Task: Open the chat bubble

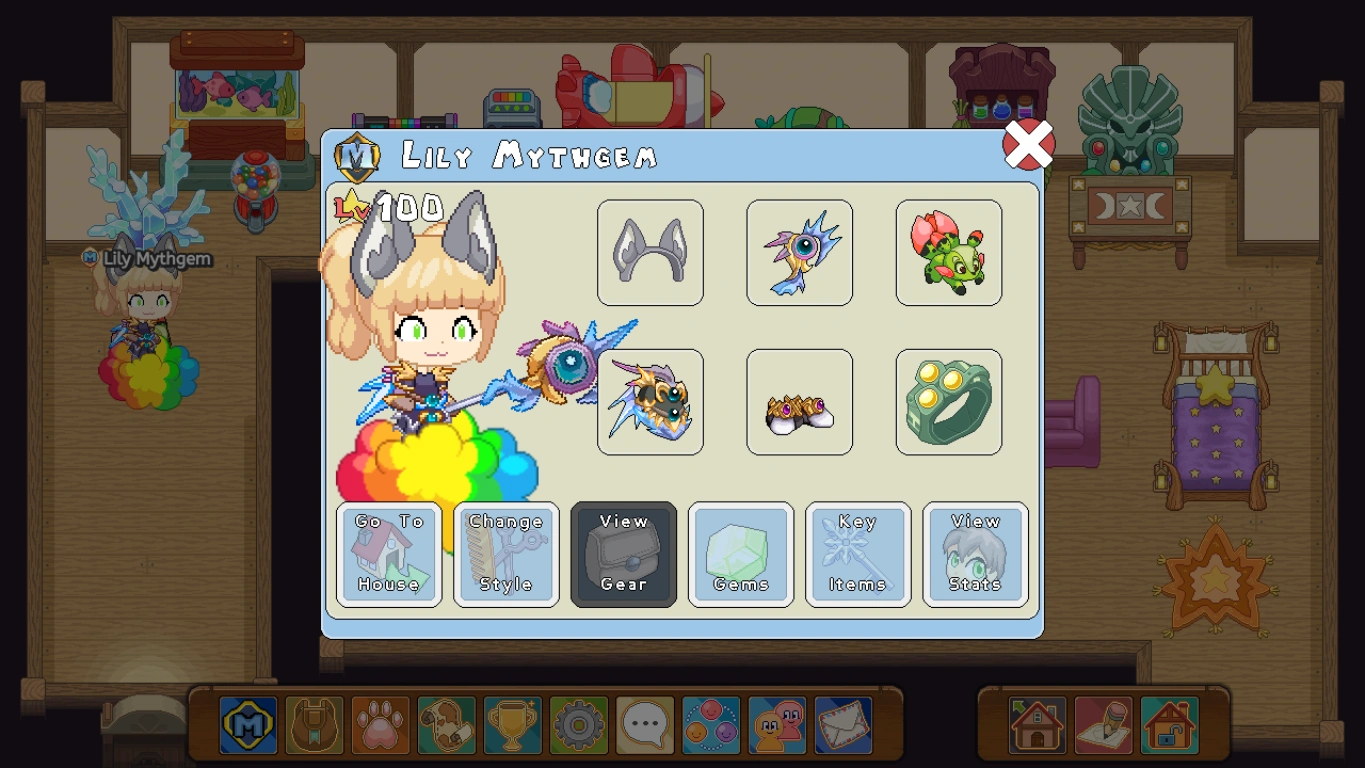Action: pos(643,725)
